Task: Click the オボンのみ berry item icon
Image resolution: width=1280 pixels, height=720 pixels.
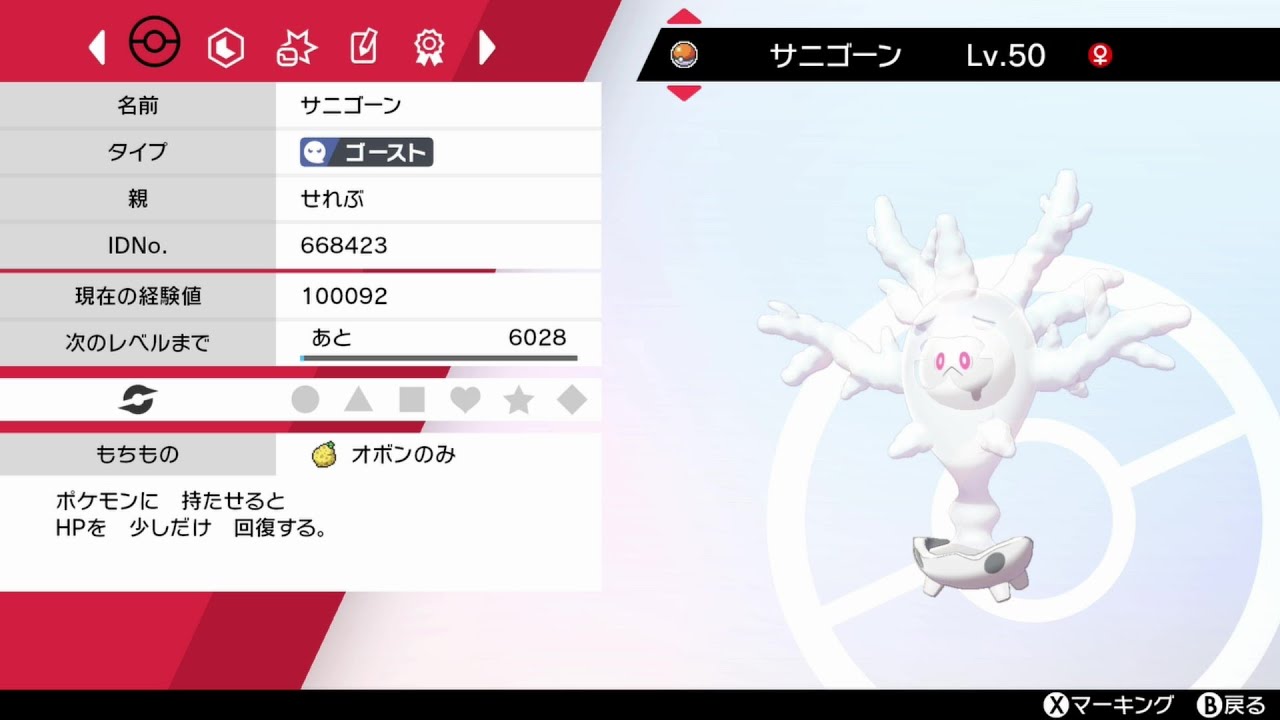Action: point(322,454)
